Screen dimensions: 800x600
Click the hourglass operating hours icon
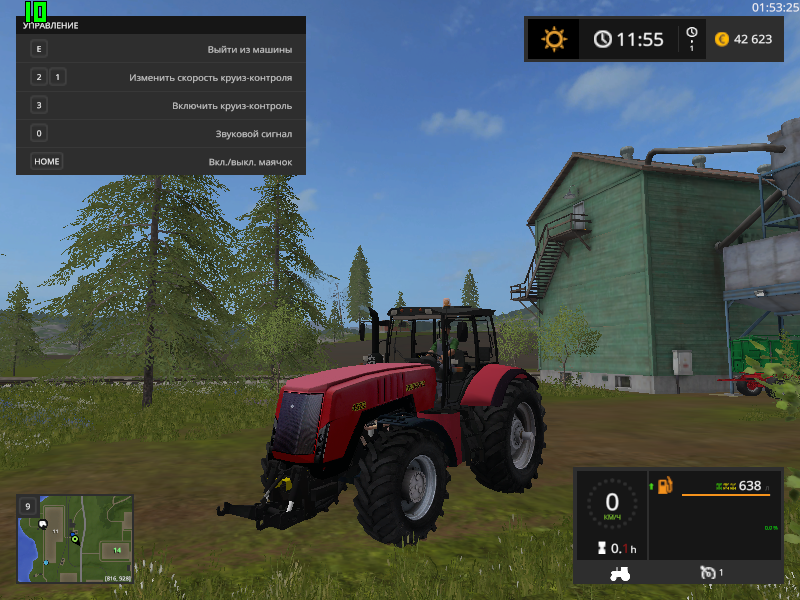click(x=602, y=548)
